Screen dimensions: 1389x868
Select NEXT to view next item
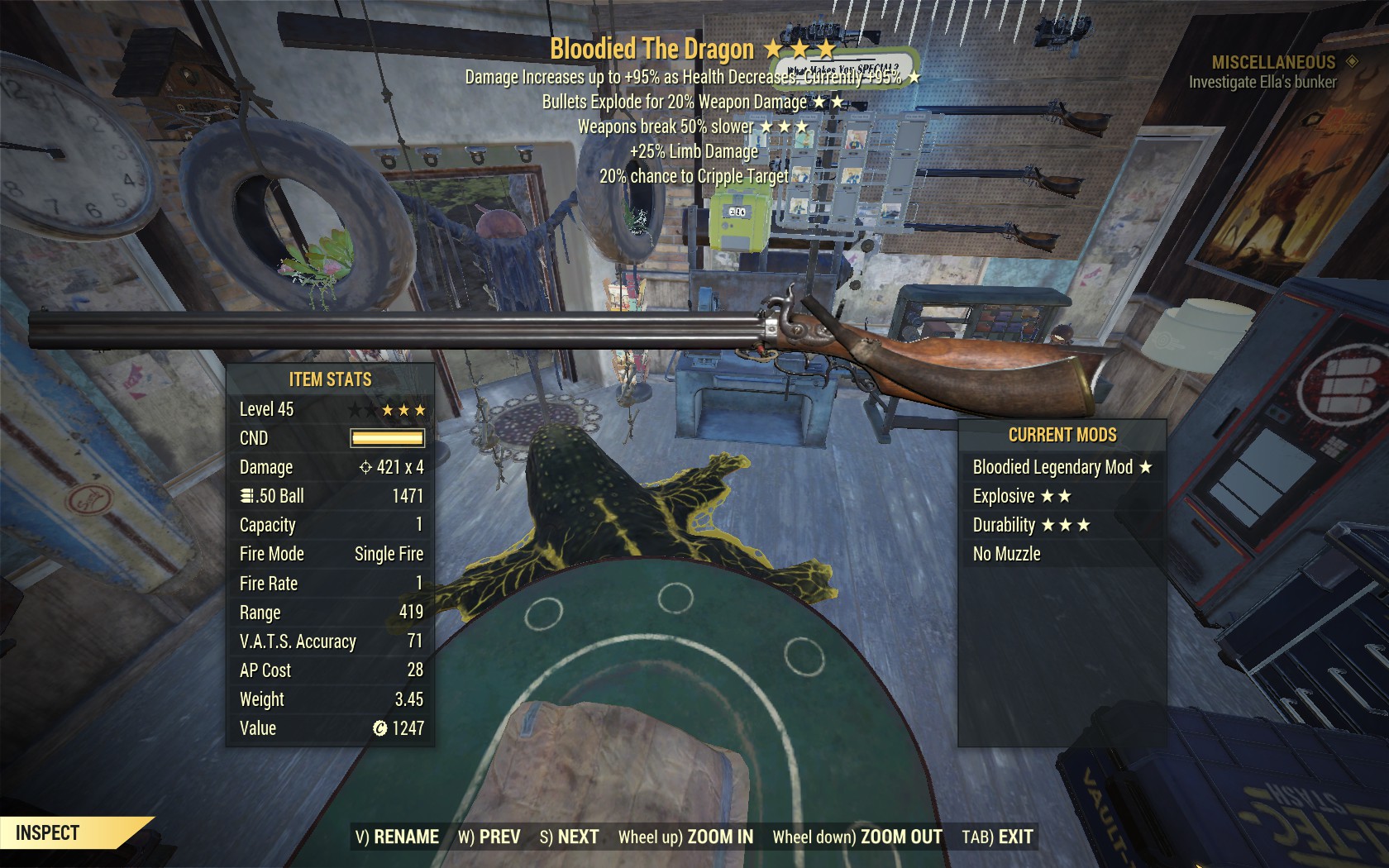tap(579, 837)
